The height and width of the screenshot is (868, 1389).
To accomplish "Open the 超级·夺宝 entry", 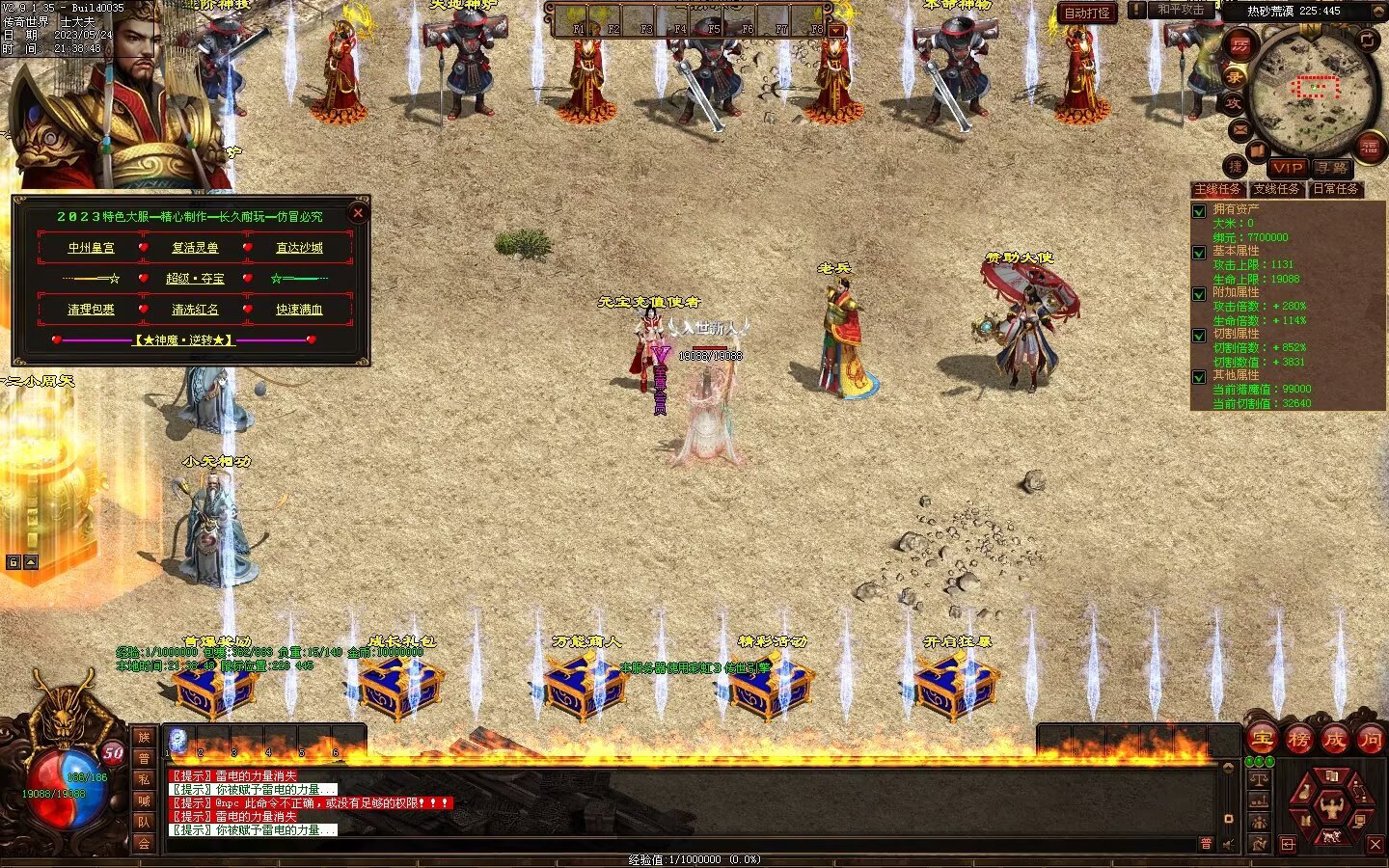I will (x=195, y=279).
